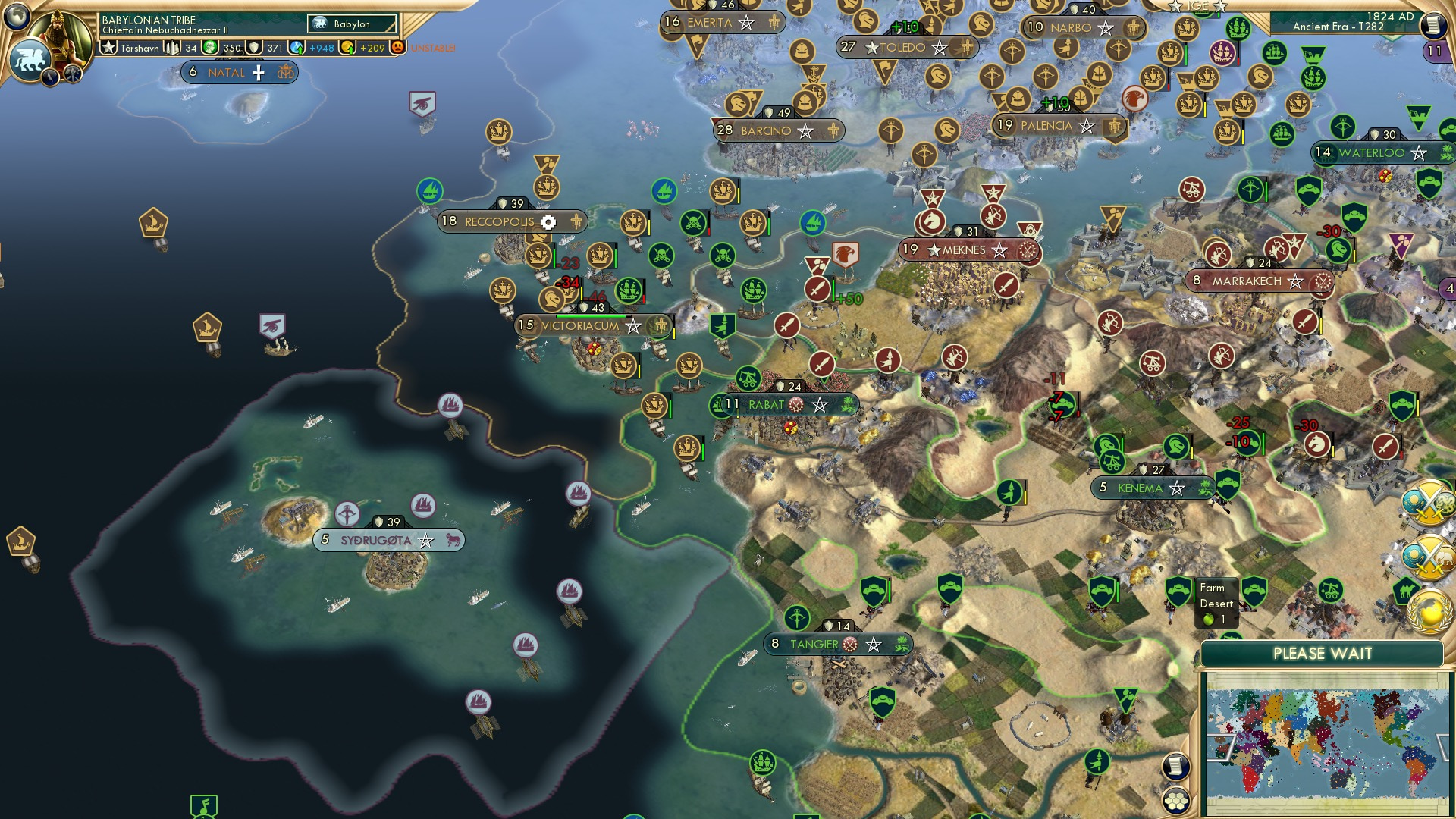Open Rabat's city screen via its name
The image size is (1456, 819).
point(767,406)
